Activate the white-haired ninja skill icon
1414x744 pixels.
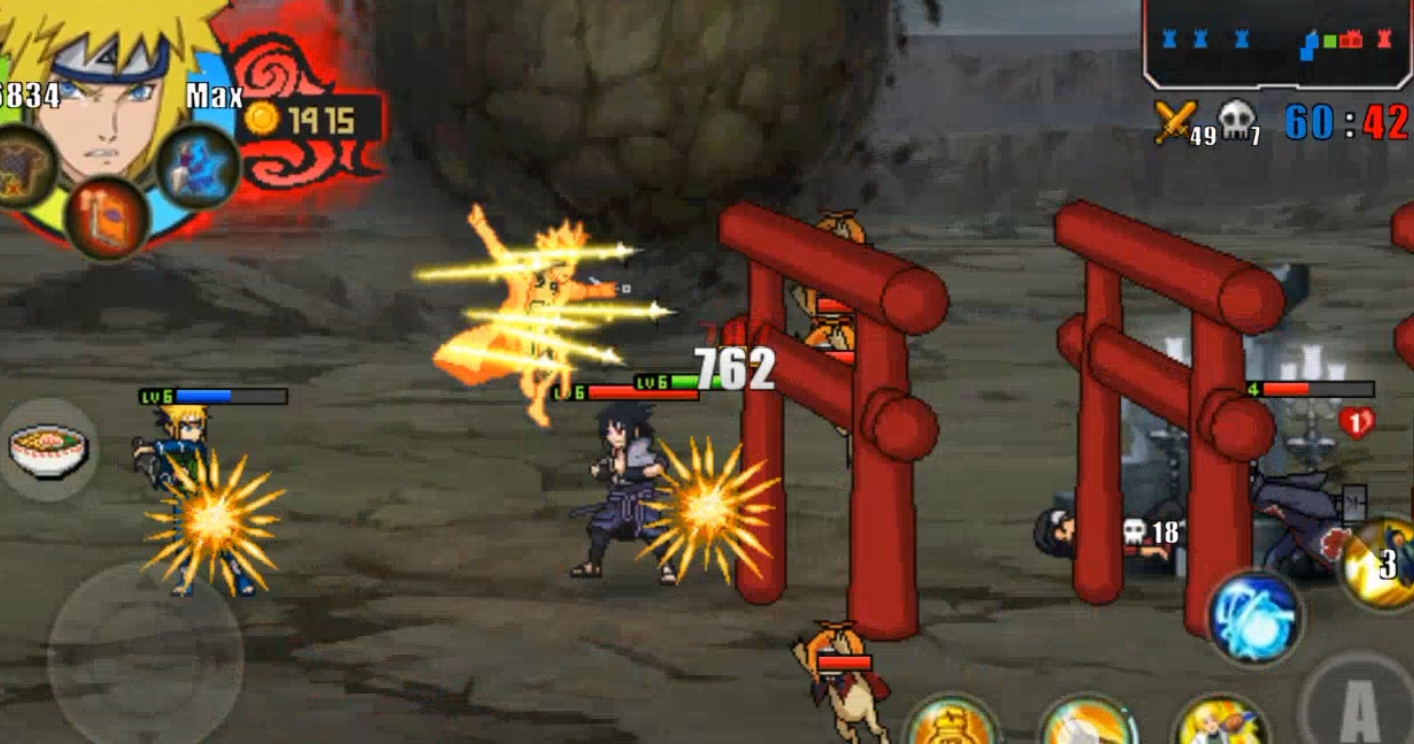tap(1087, 724)
